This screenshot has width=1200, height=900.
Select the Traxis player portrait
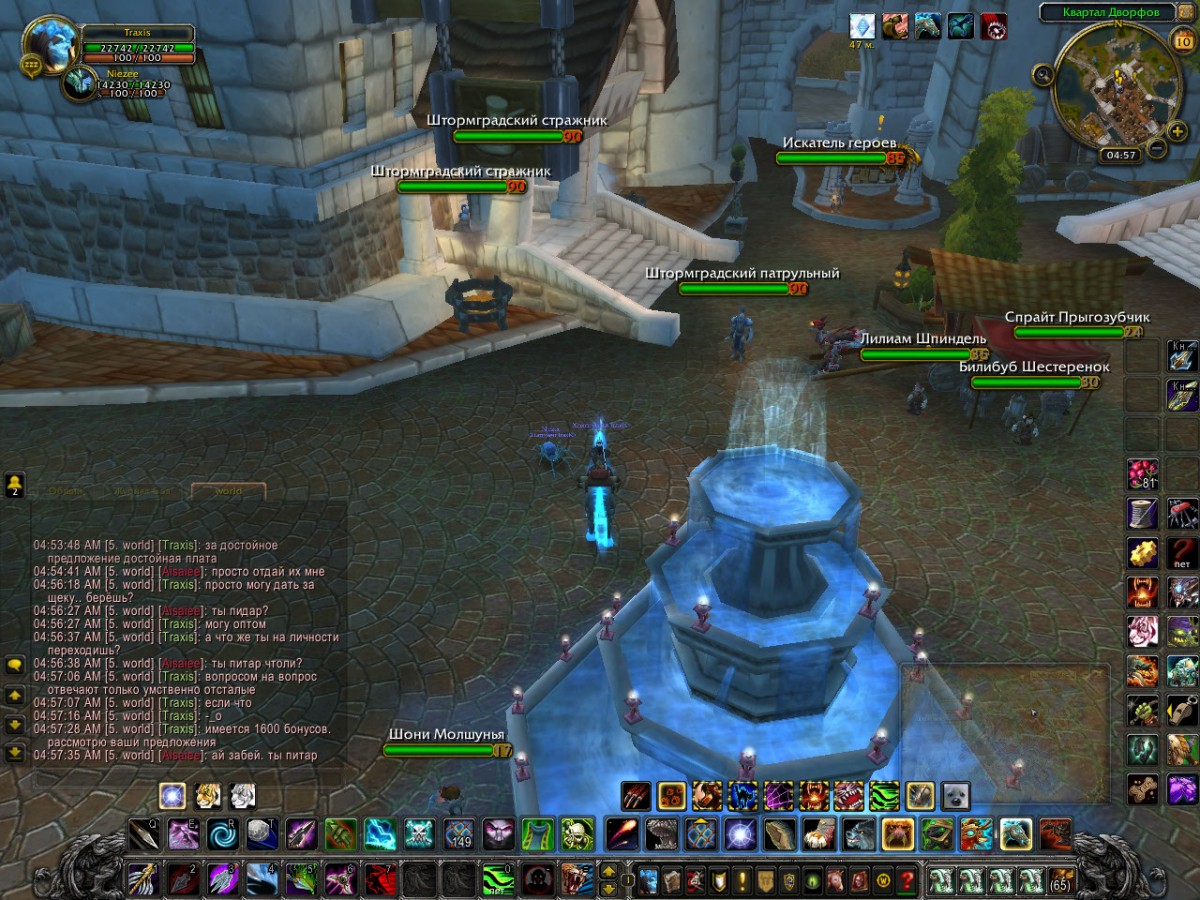pos(49,43)
